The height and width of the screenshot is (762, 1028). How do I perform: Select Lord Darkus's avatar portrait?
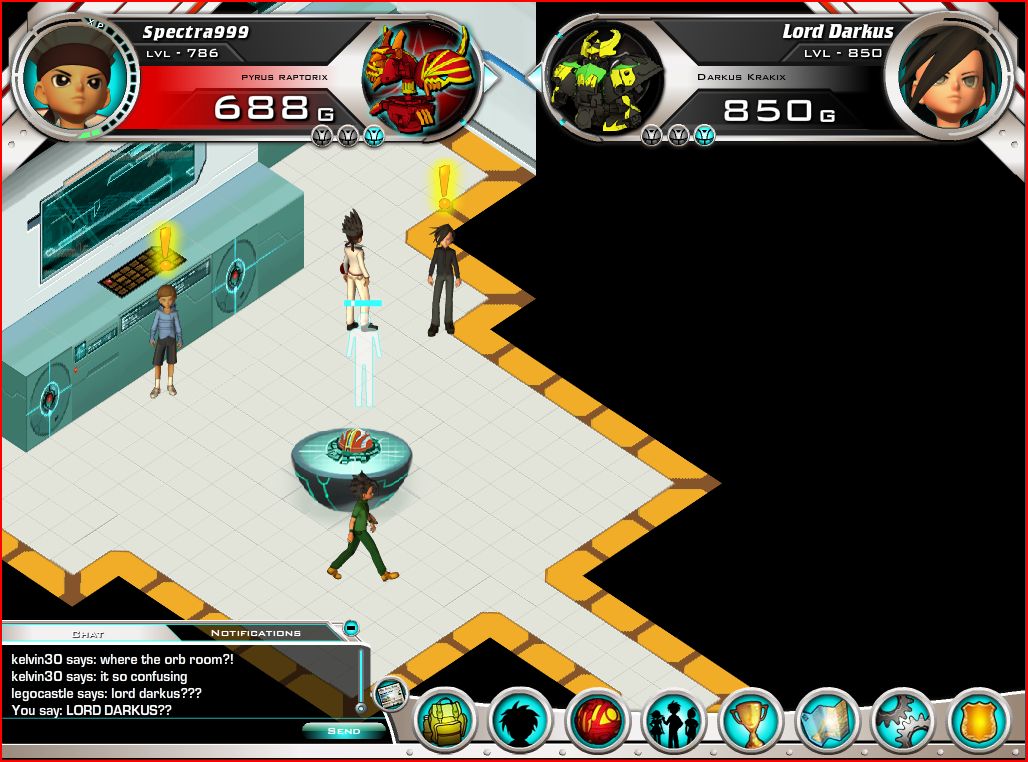[x=937, y=76]
